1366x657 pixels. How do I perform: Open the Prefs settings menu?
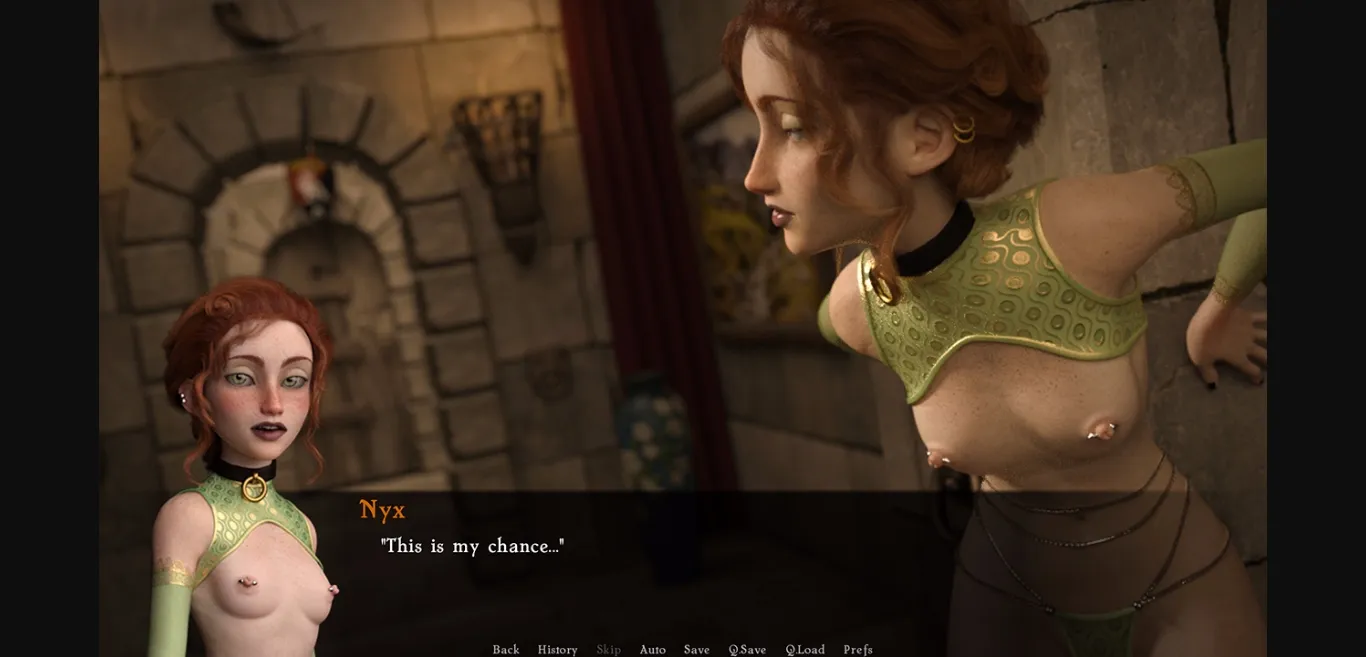pyautogui.click(x=857, y=650)
